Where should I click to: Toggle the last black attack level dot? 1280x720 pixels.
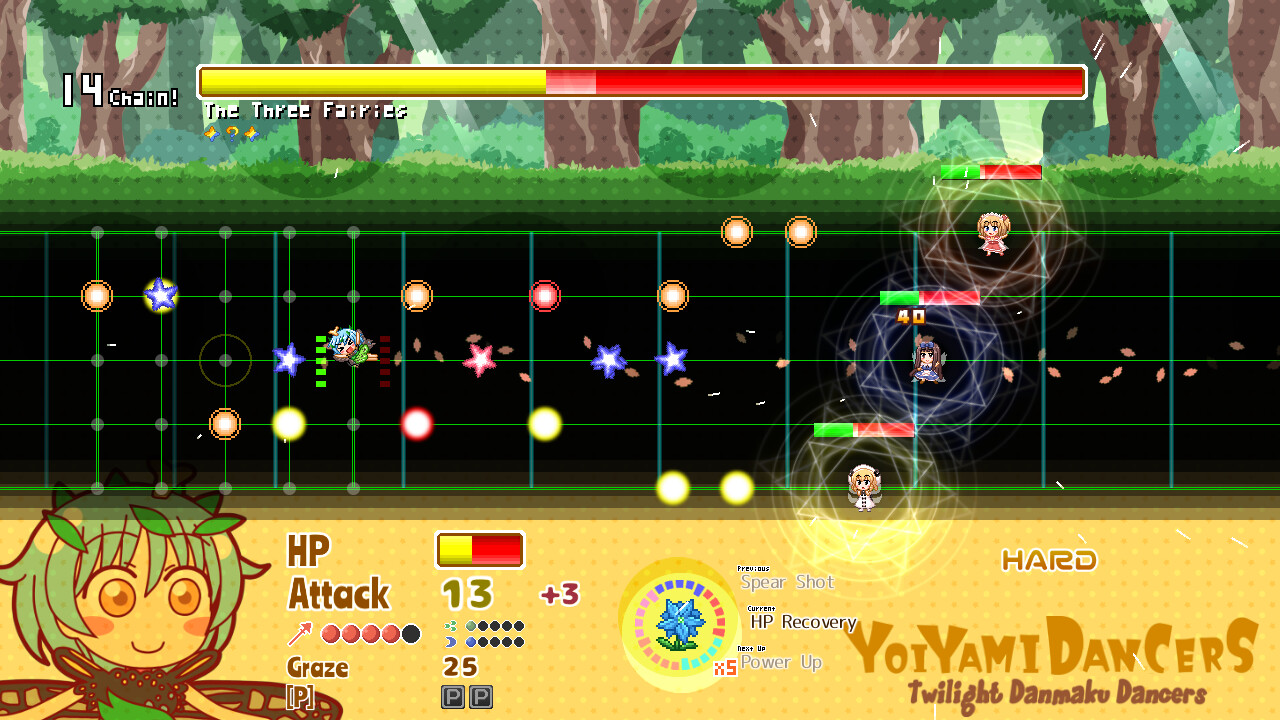pos(411,633)
